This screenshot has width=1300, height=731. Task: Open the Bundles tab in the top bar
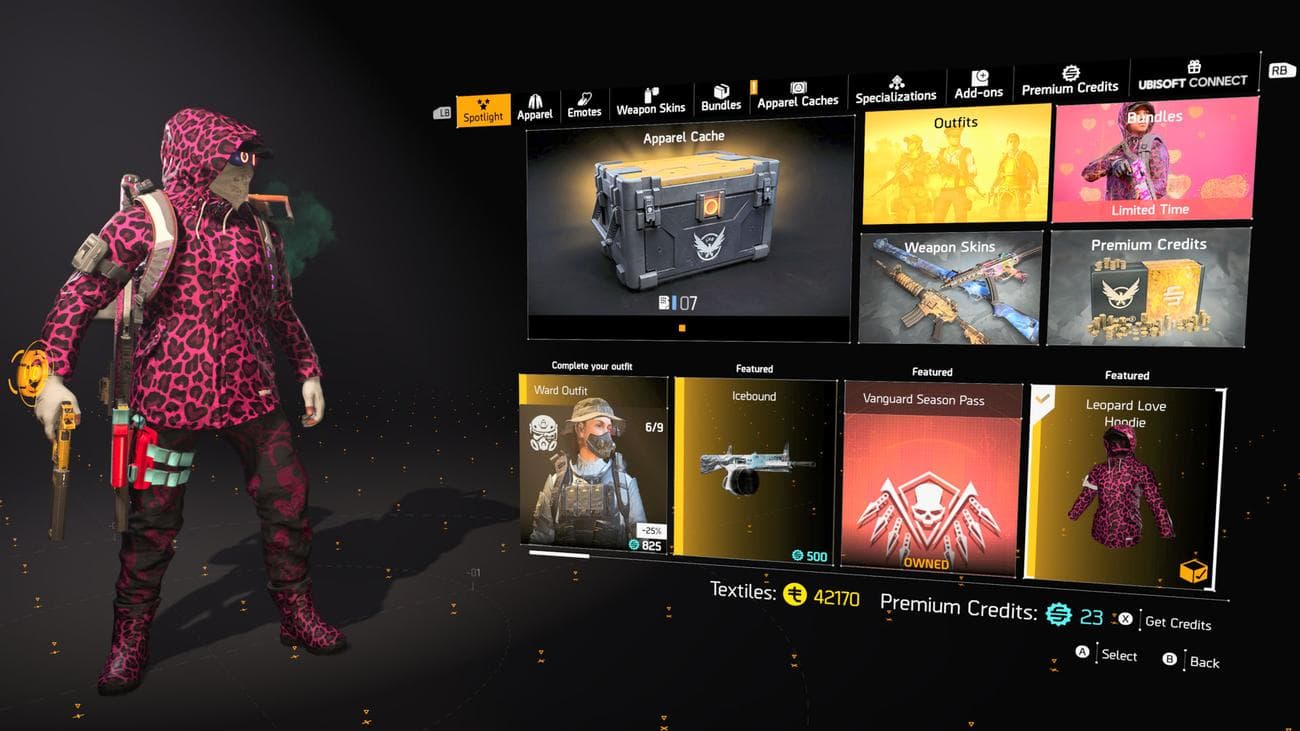coord(721,99)
